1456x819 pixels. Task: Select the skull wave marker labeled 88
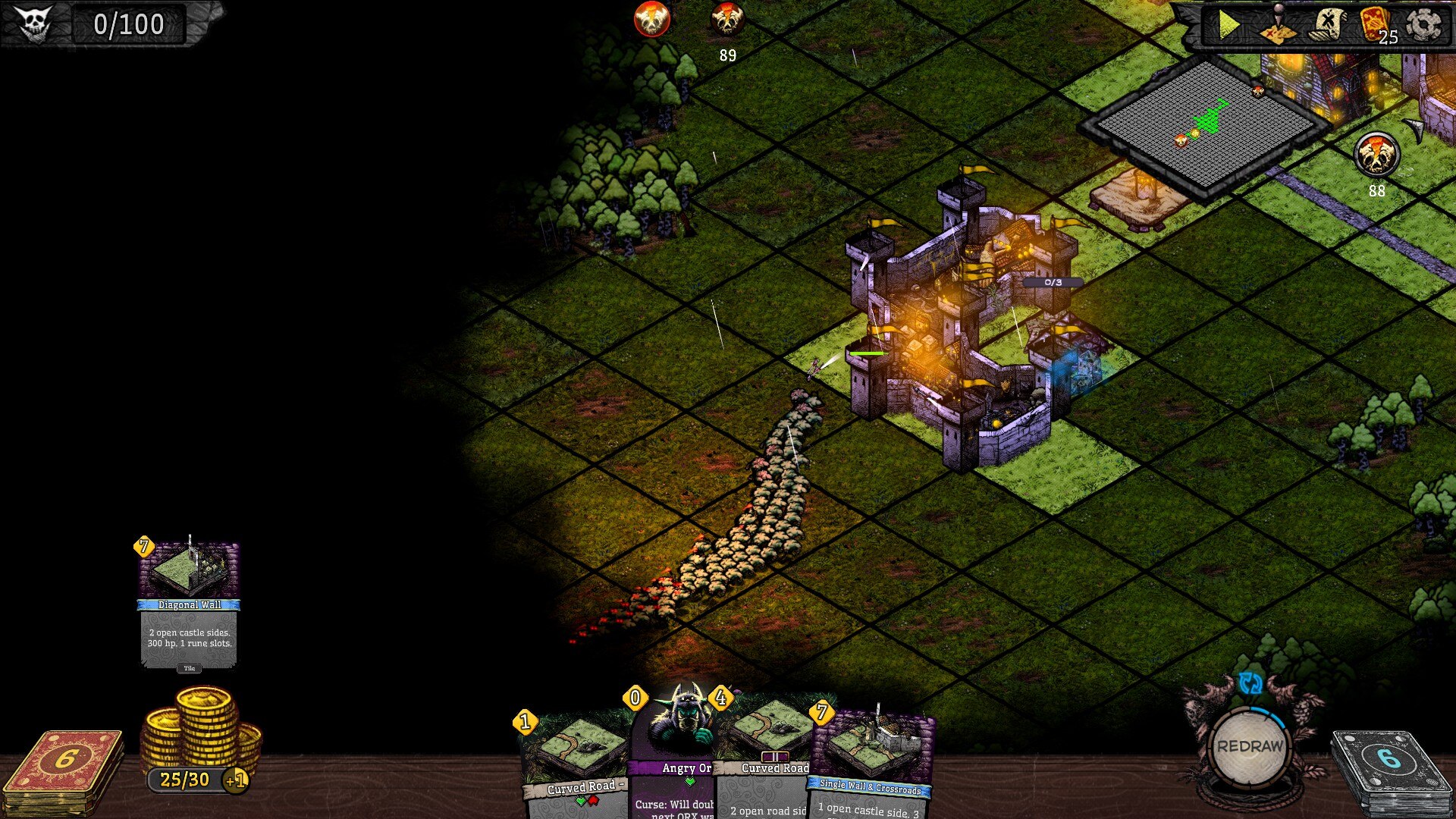(1376, 155)
